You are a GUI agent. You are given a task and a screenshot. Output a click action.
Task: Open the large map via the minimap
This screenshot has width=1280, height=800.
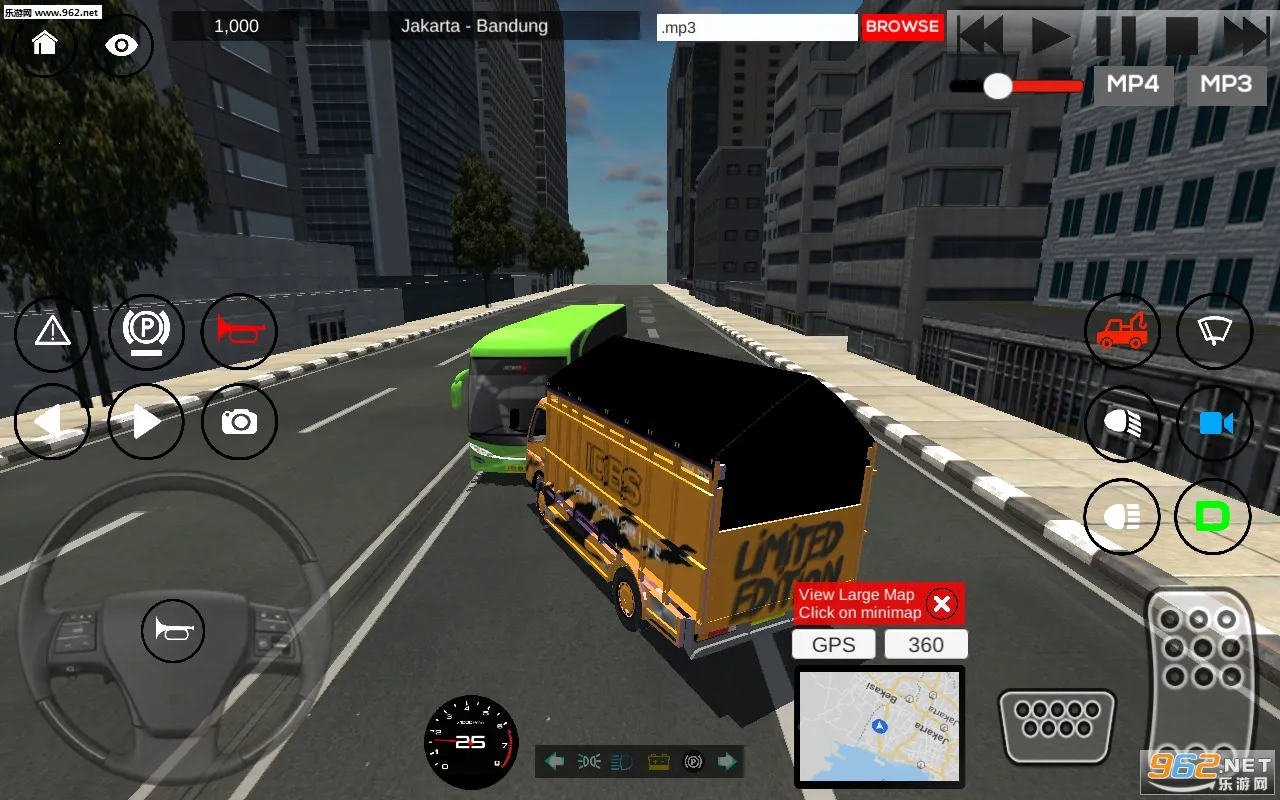[x=879, y=727]
